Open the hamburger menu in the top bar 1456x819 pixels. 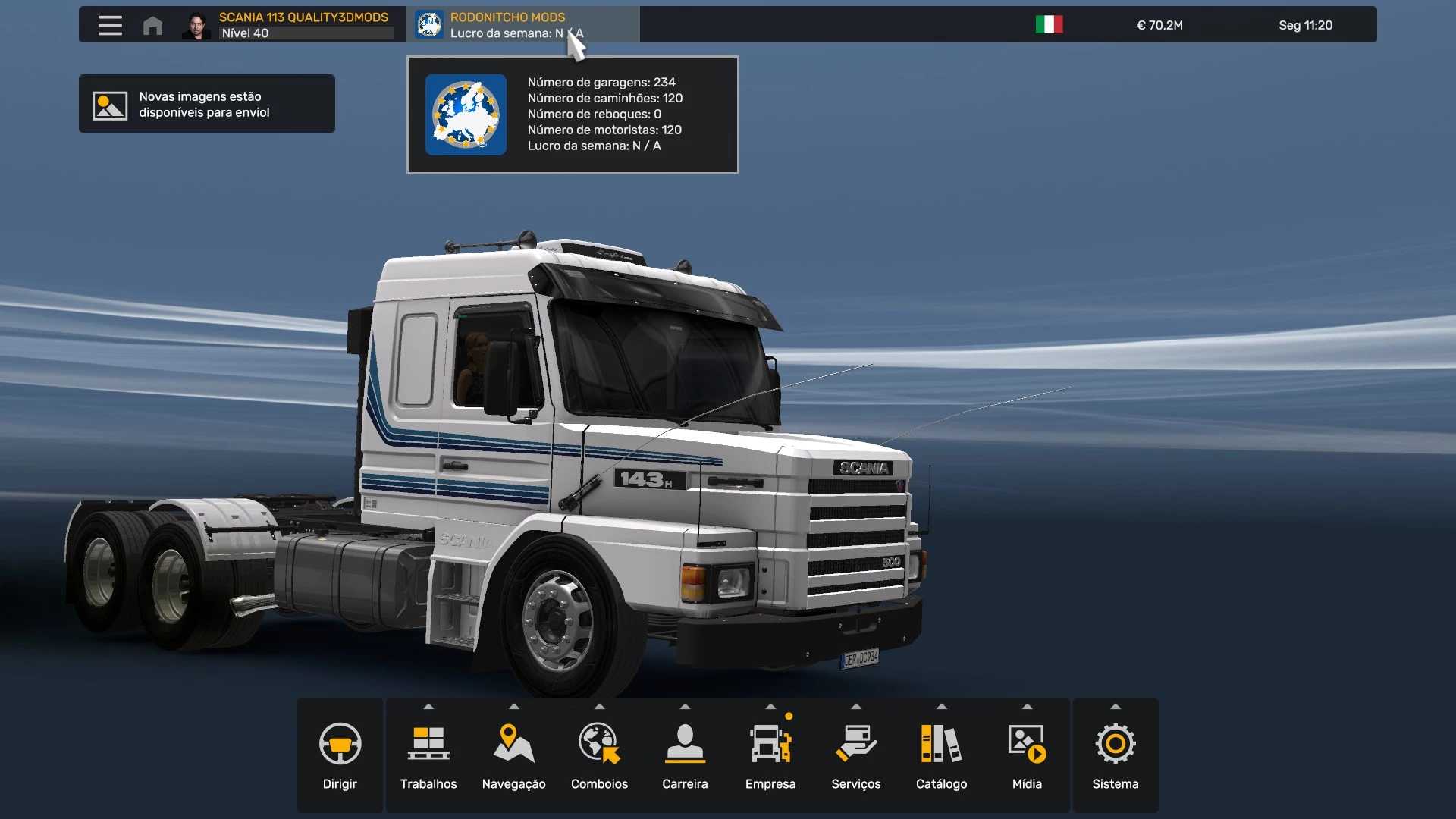(110, 25)
